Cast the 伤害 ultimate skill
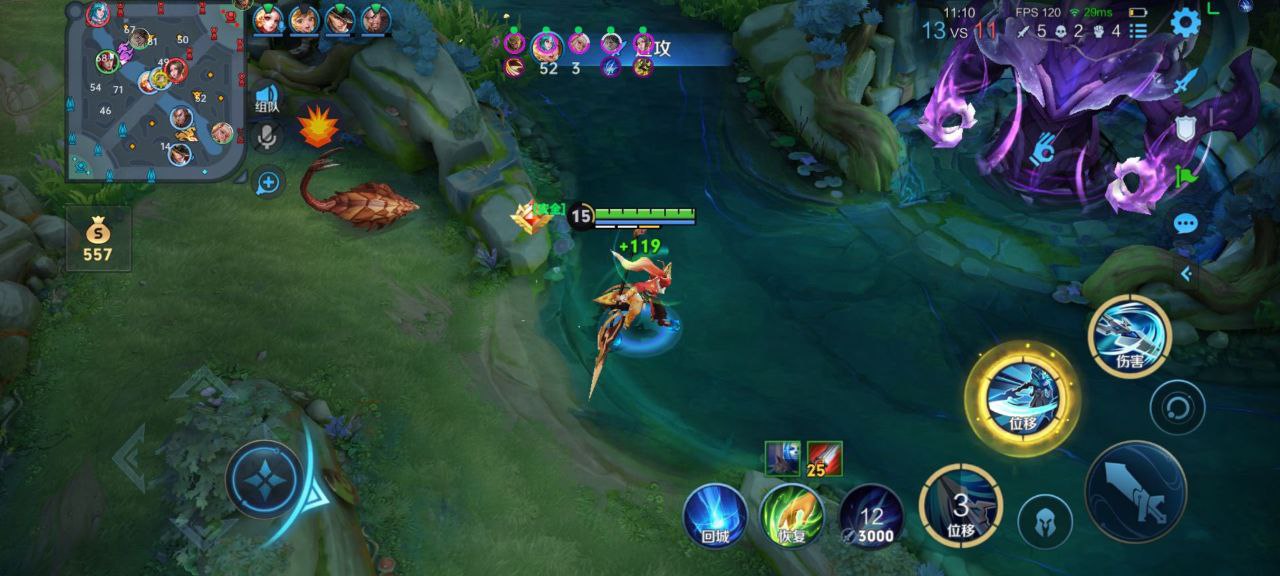Viewport: 1280px width, 576px height. [1130, 337]
